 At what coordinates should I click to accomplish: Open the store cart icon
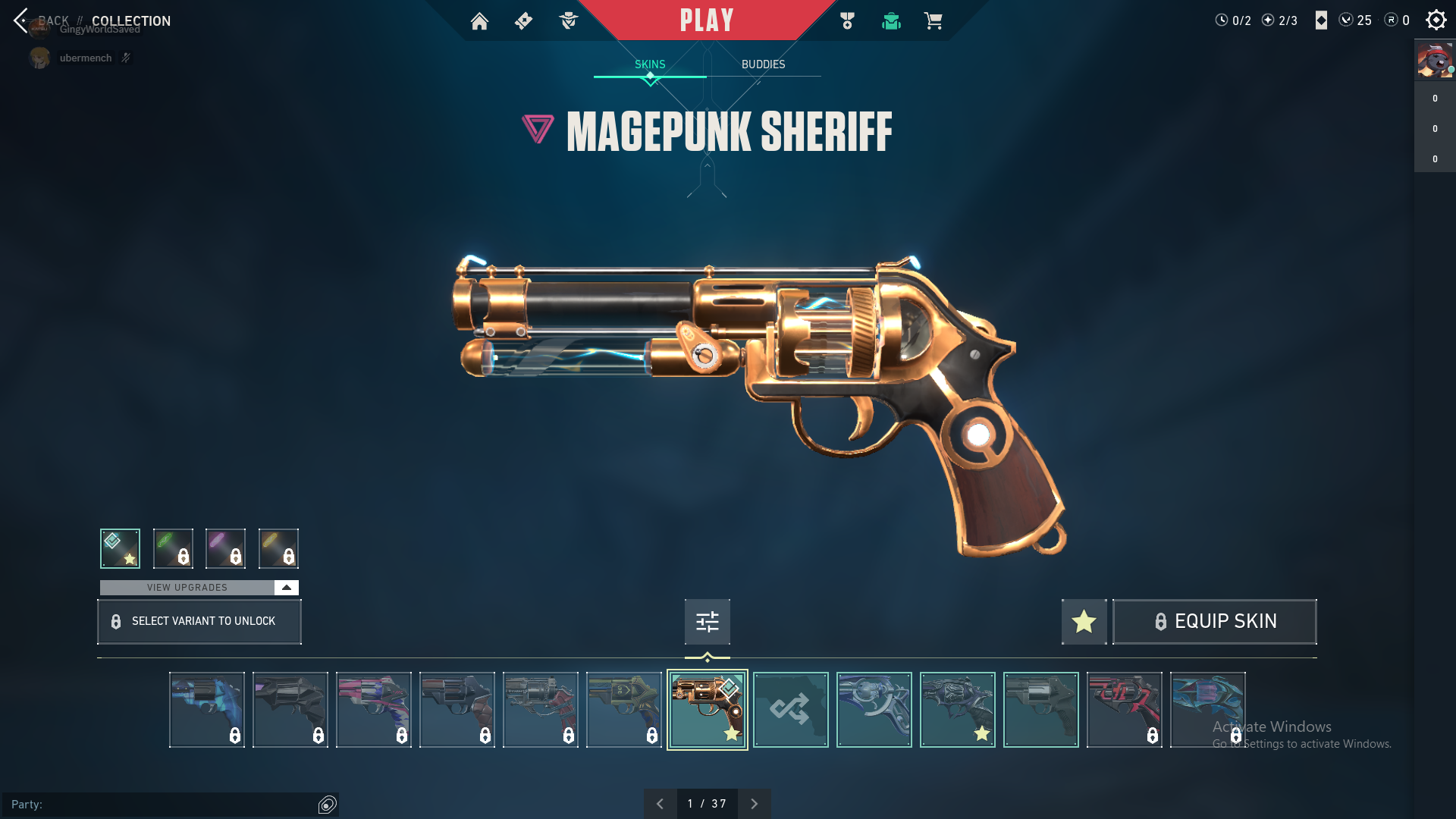click(x=933, y=21)
